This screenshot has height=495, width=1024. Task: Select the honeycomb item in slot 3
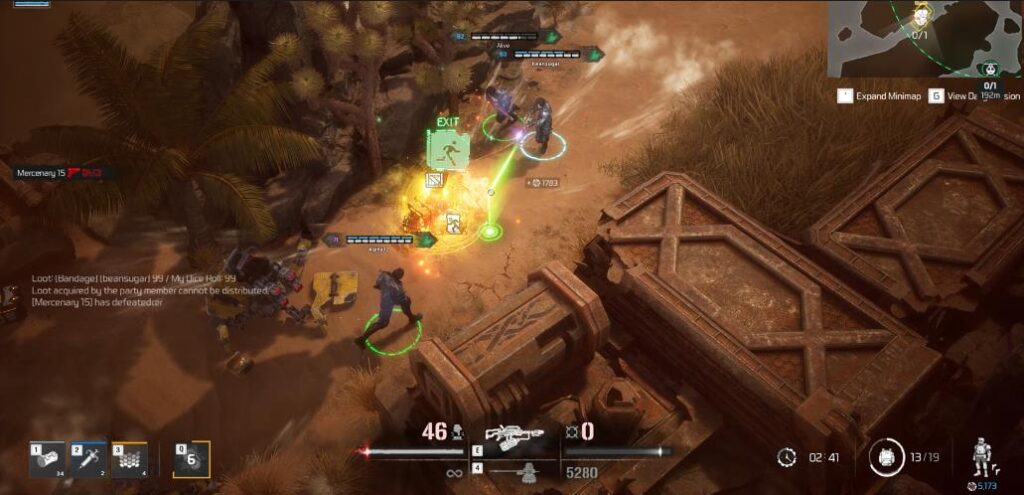[129, 459]
